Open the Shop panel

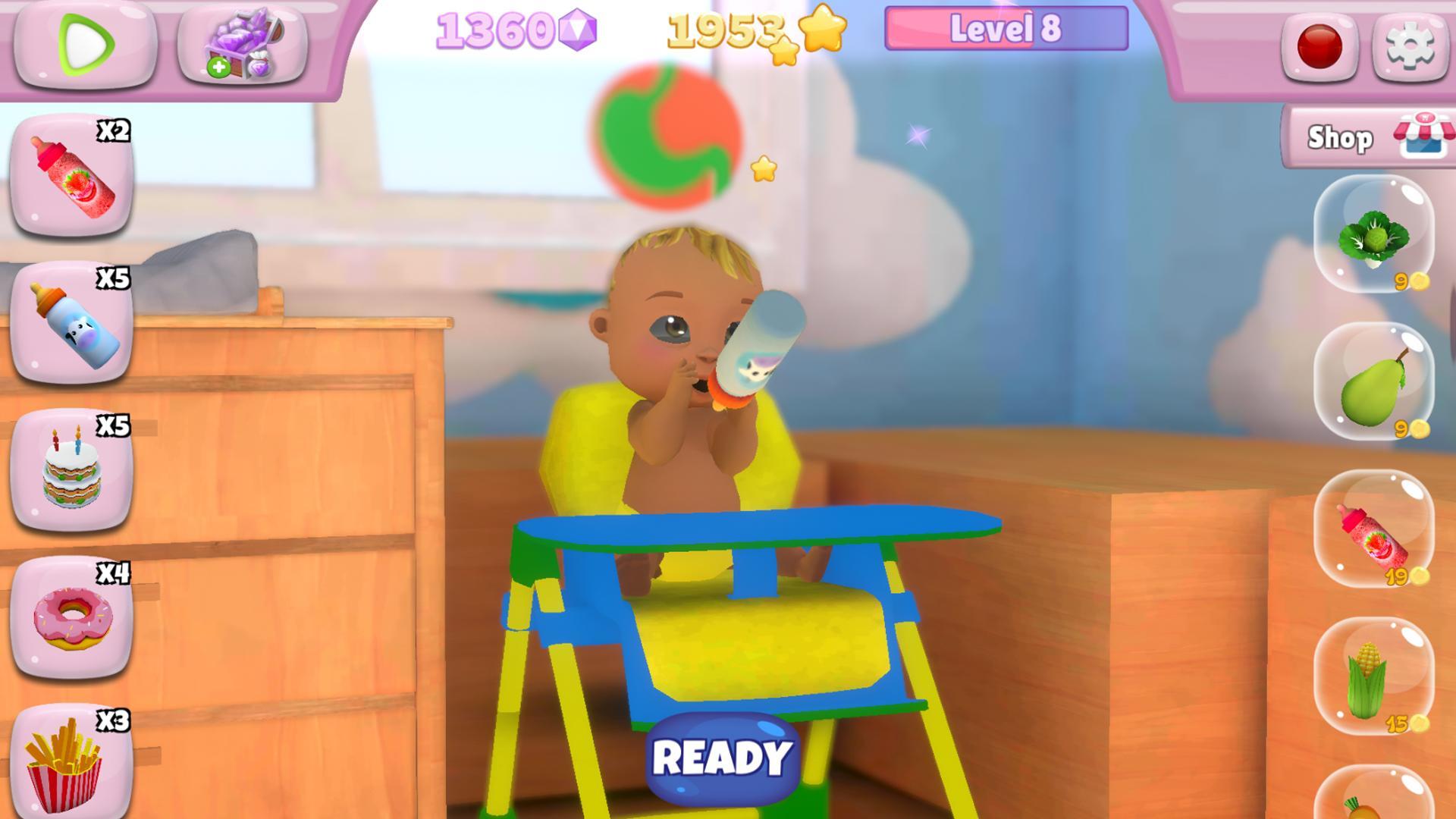click(1365, 136)
